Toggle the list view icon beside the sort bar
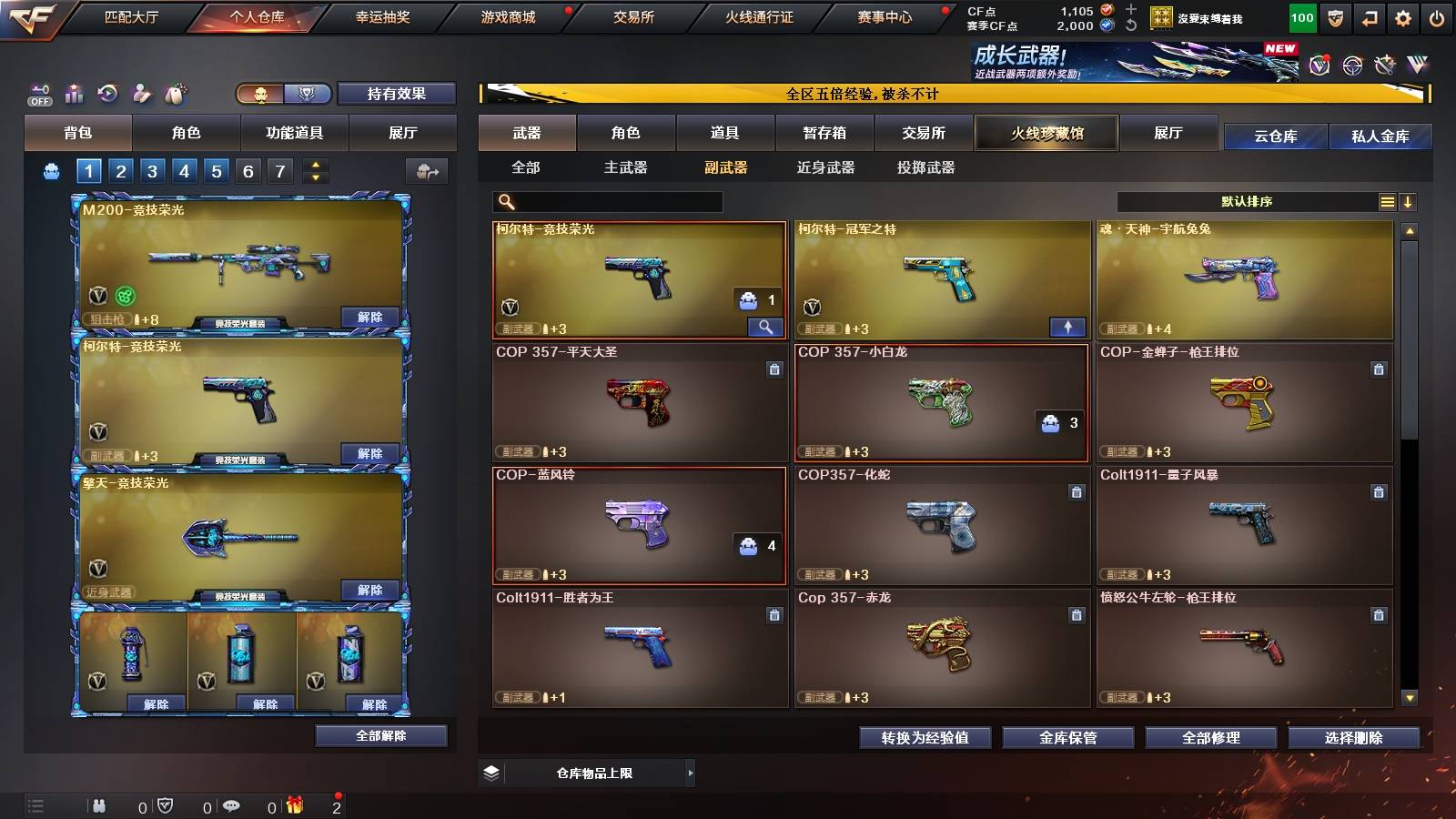1456x819 pixels. tap(1387, 202)
